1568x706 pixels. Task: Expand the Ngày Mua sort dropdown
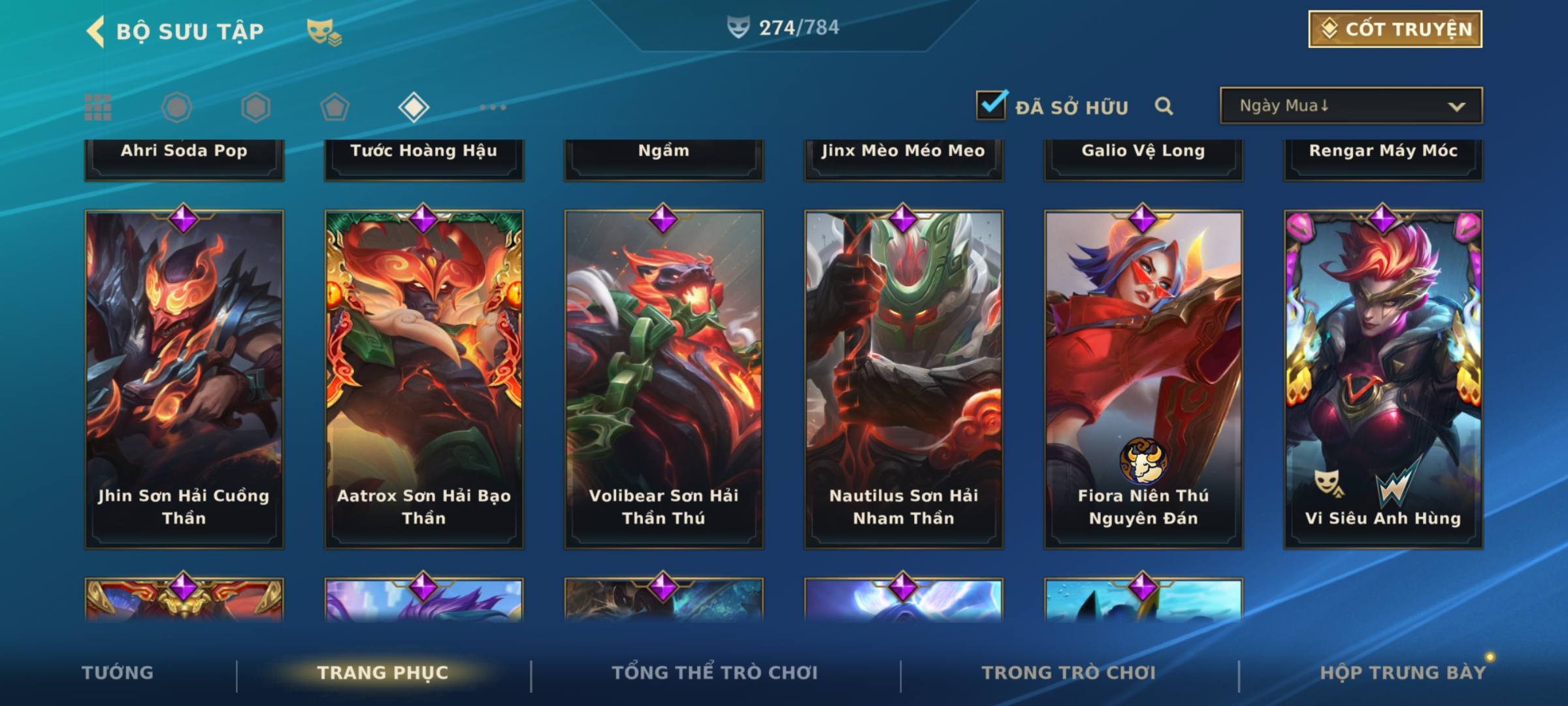(x=1350, y=106)
